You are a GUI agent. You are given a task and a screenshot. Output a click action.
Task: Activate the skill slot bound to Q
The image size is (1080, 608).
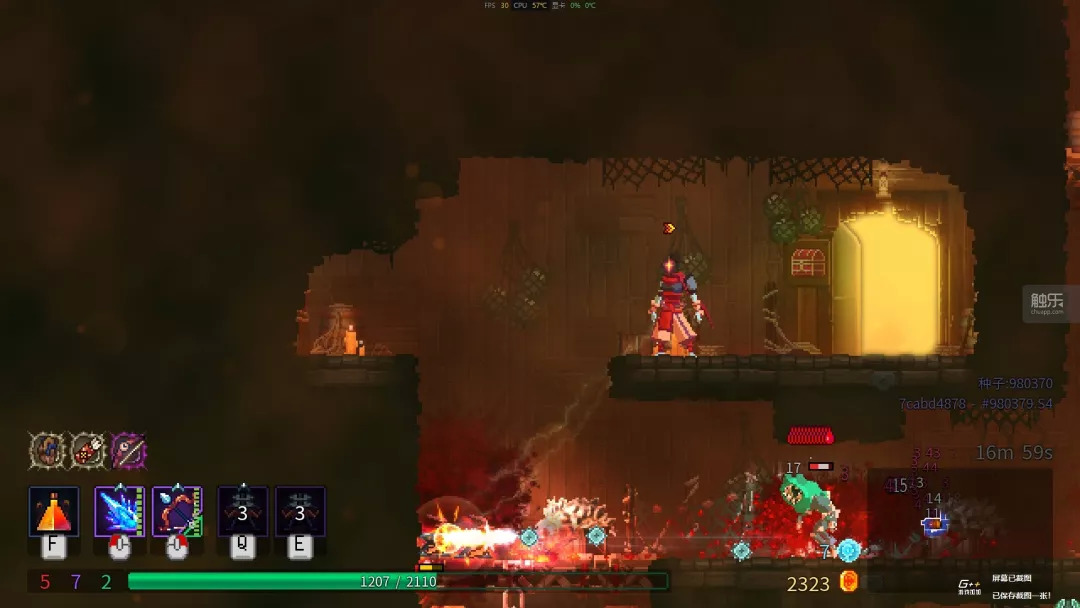243,512
